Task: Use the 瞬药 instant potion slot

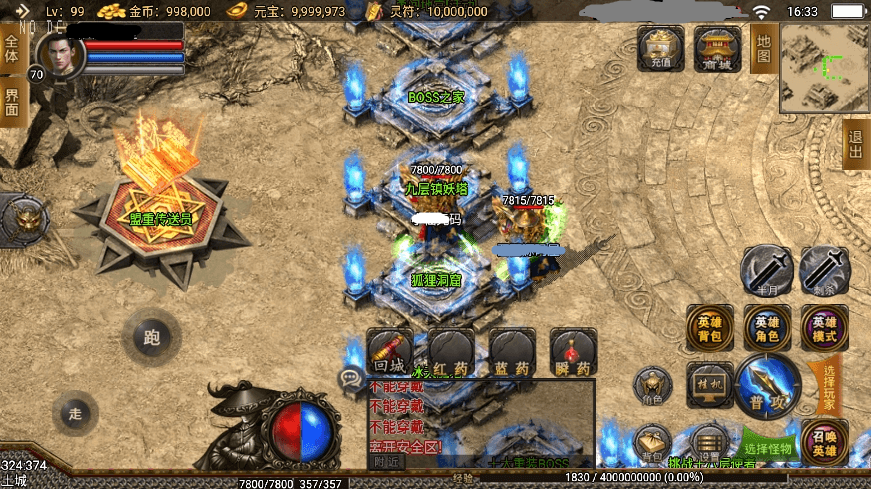Action: (573, 354)
